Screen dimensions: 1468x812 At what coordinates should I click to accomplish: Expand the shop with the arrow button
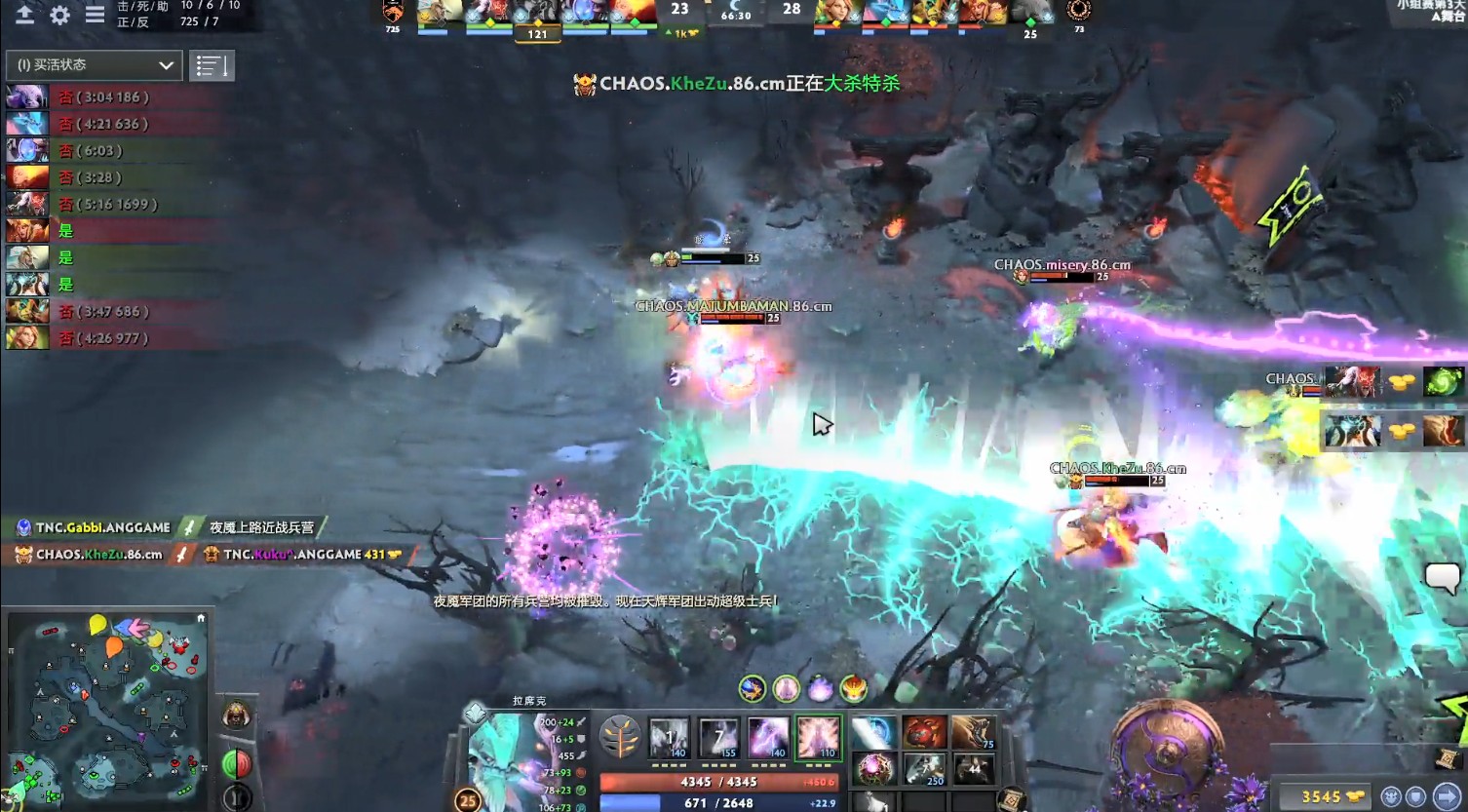[x=1448, y=795]
